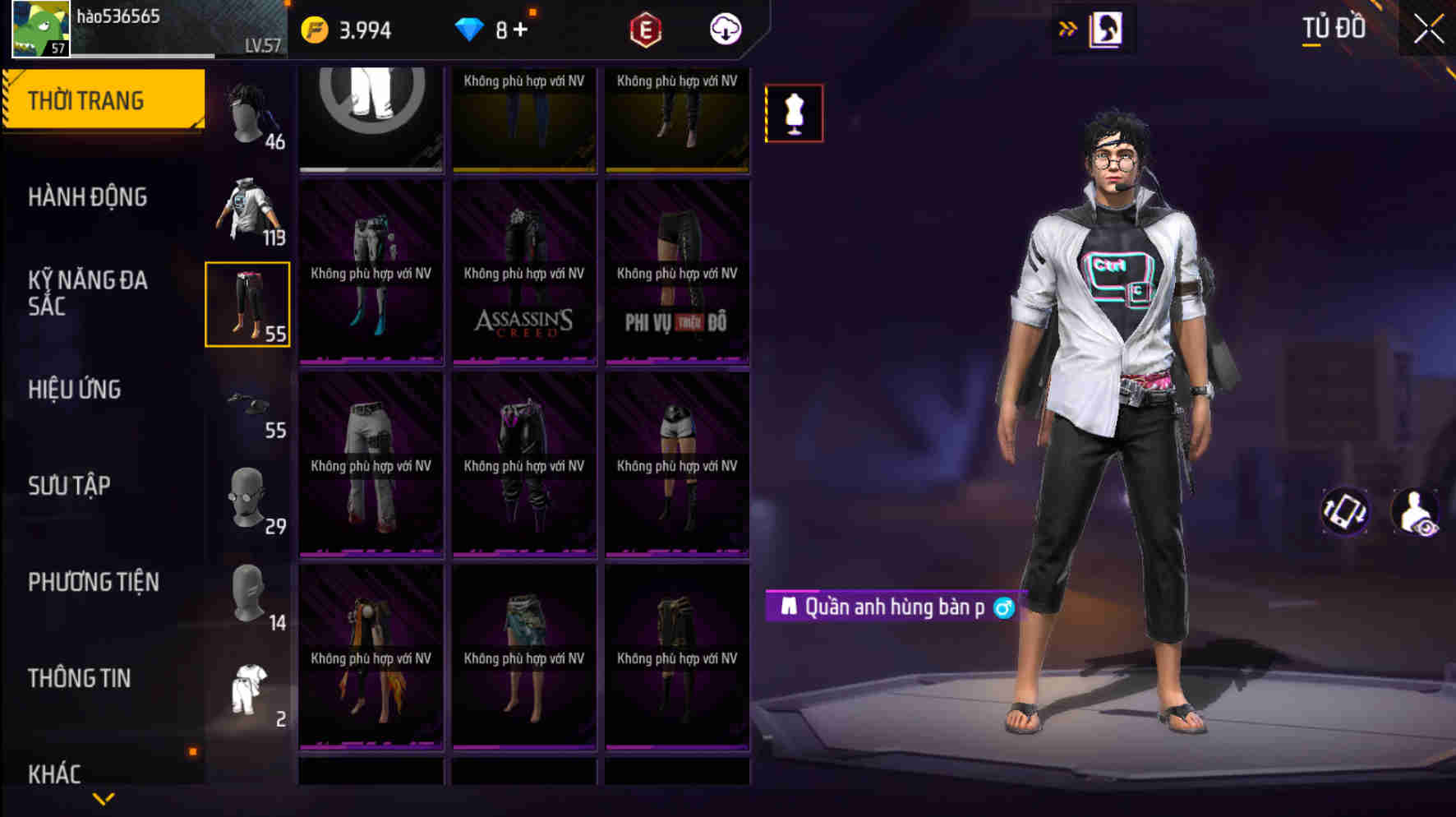Click the TỦ ĐỒ heading
This screenshot has height=817, width=1456.
[x=1333, y=27]
